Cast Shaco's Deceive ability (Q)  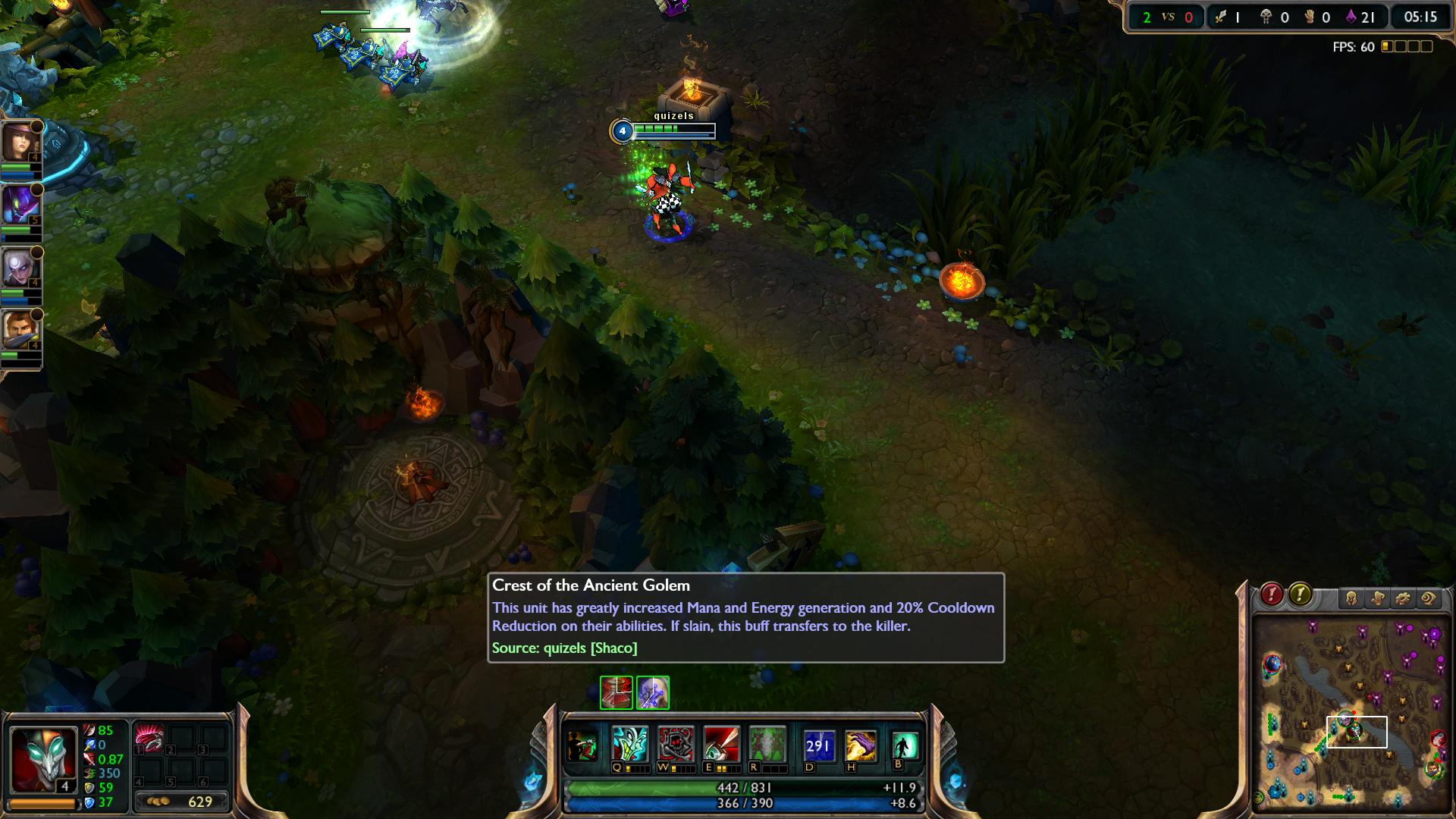(630, 745)
